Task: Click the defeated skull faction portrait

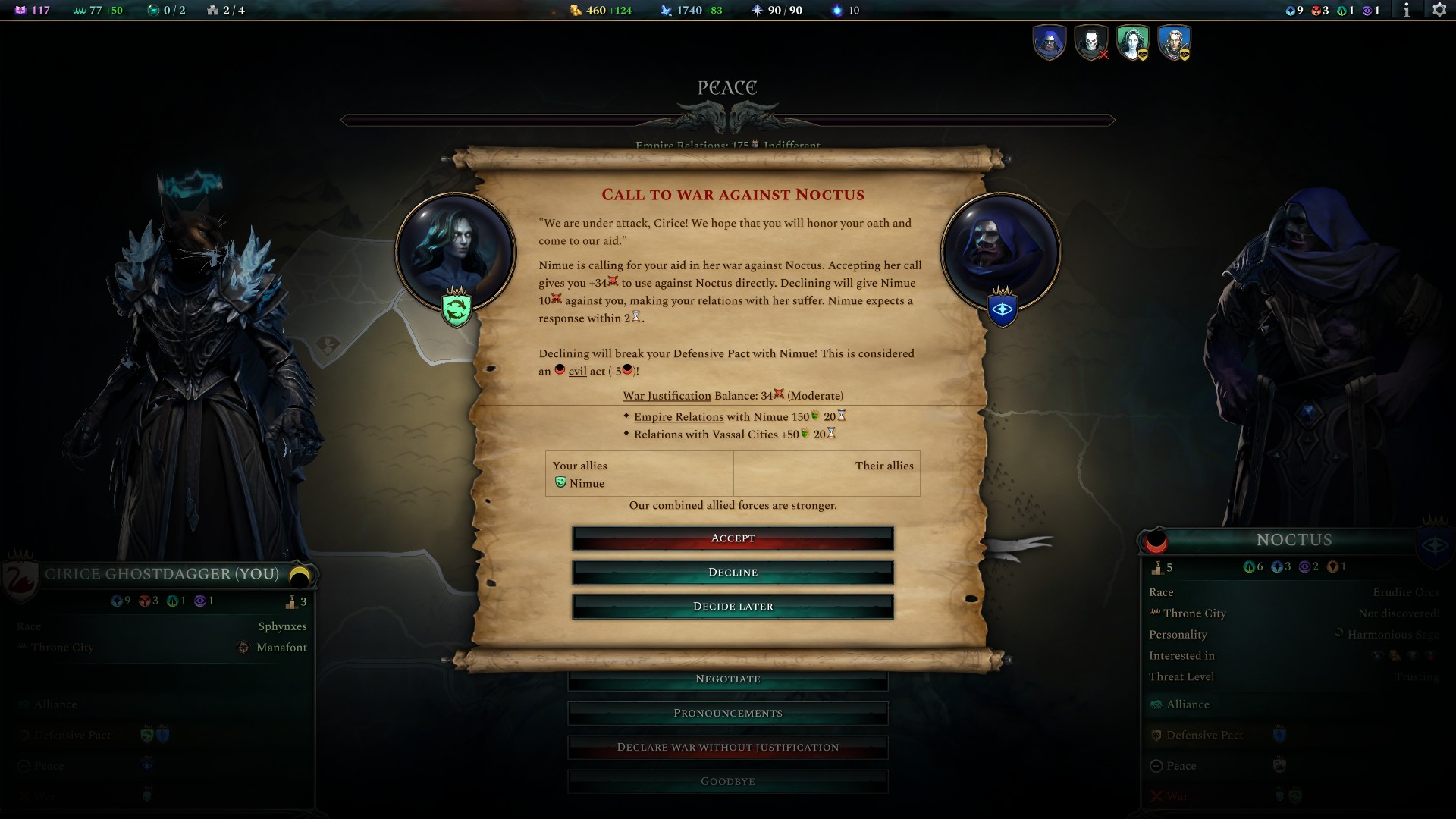Action: [x=1090, y=43]
